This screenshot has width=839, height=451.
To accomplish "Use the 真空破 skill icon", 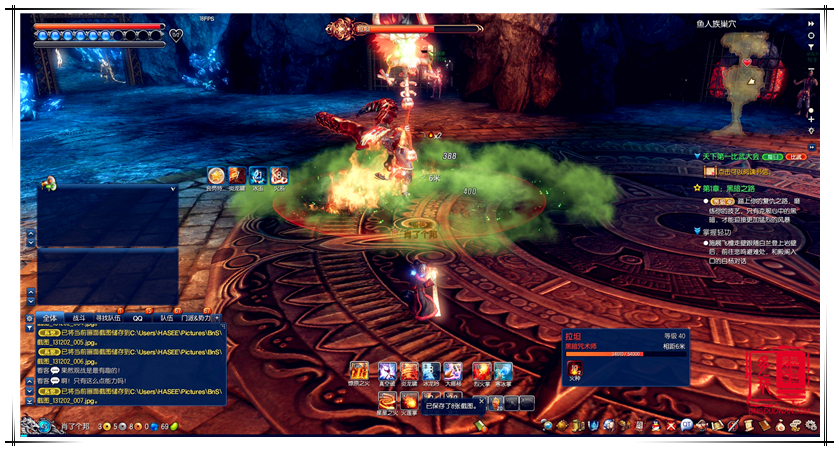I will click(x=386, y=371).
